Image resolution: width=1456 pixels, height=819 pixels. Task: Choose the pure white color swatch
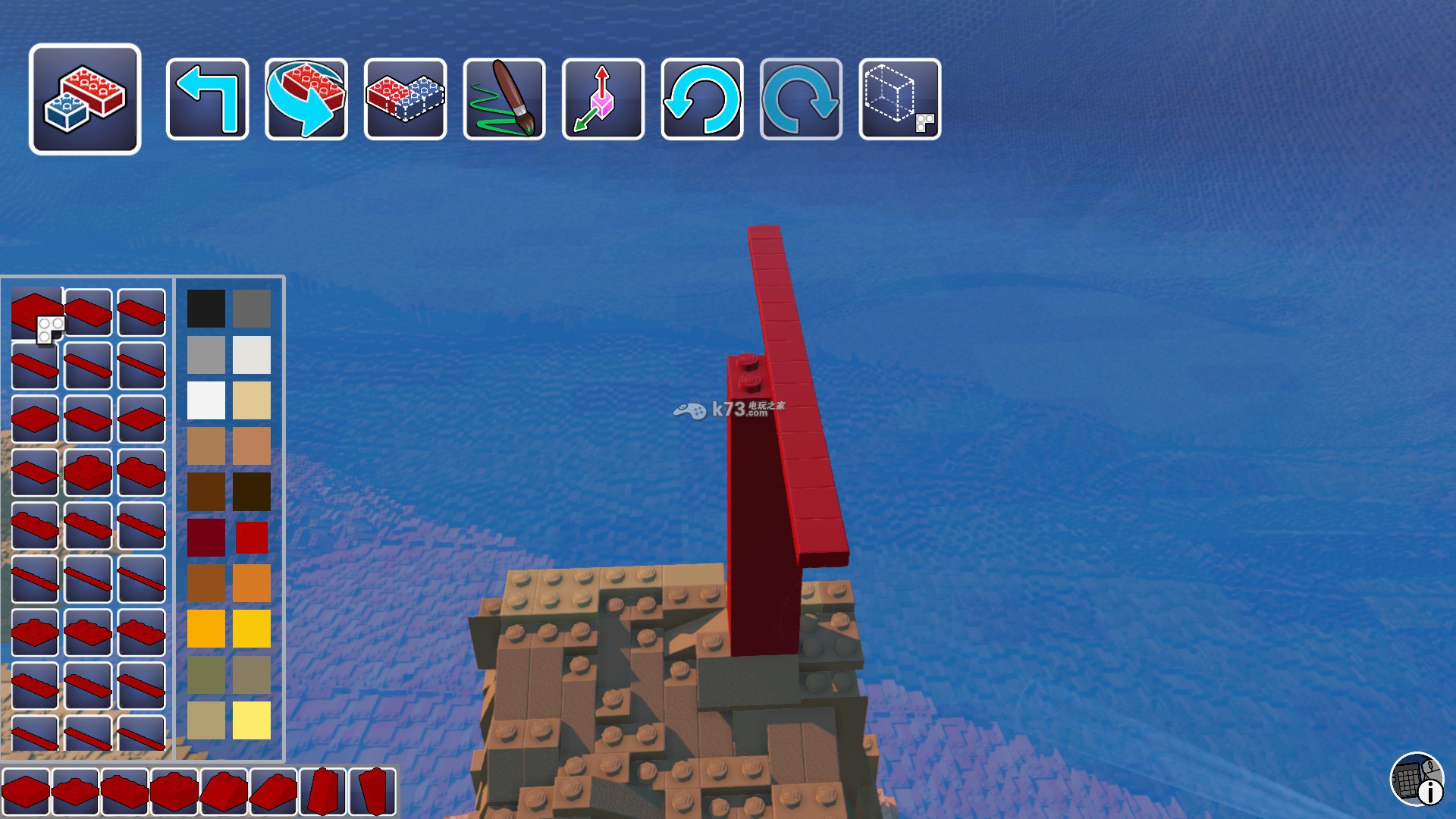[206, 400]
